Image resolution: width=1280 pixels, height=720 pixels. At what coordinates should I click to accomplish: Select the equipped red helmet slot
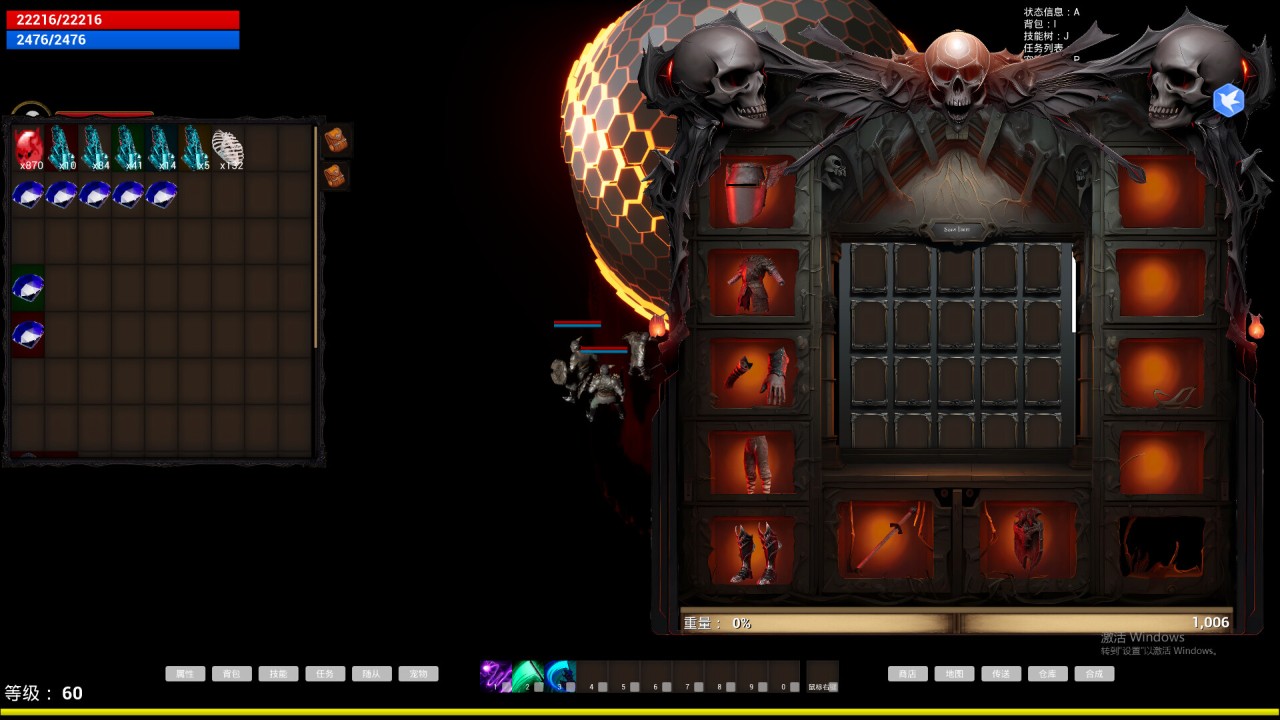752,192
